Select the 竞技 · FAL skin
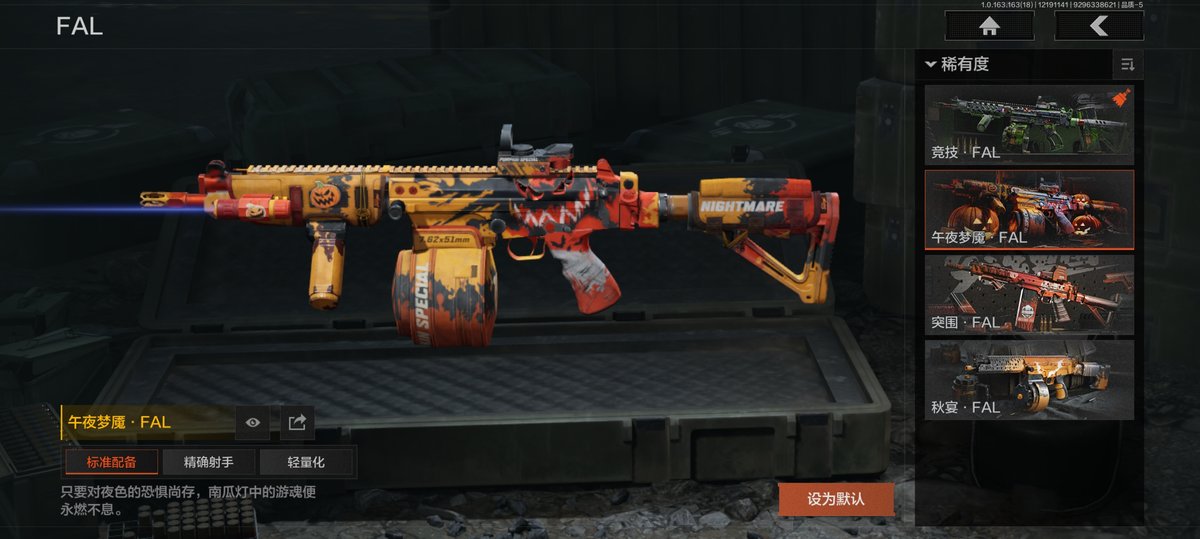 [1028, 125]
